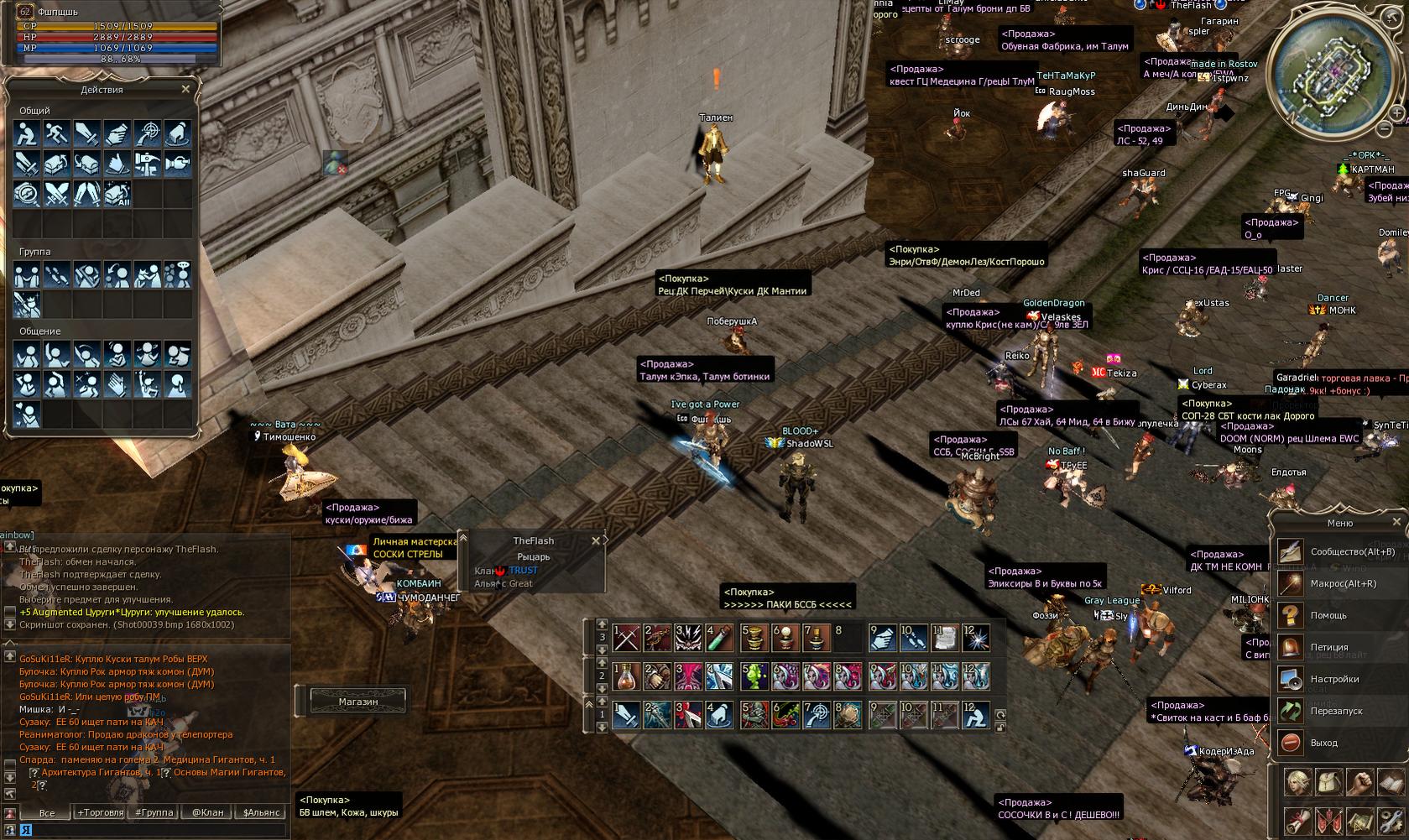The height and width of the screenshot is (840, 1409).
Task: Show the Все chat tab
Action: point(47,812)
